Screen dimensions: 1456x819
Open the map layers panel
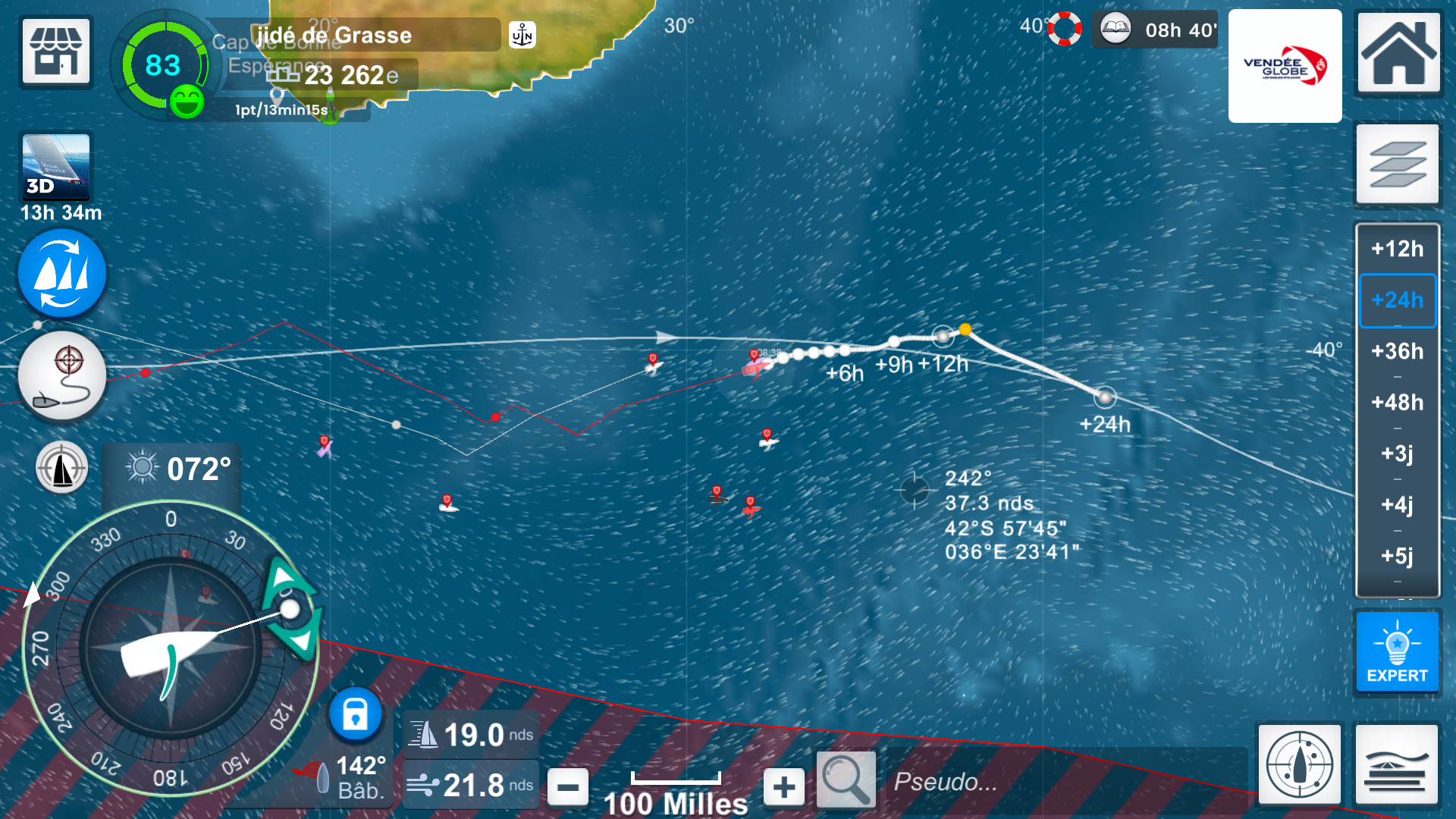[1397, 164]
